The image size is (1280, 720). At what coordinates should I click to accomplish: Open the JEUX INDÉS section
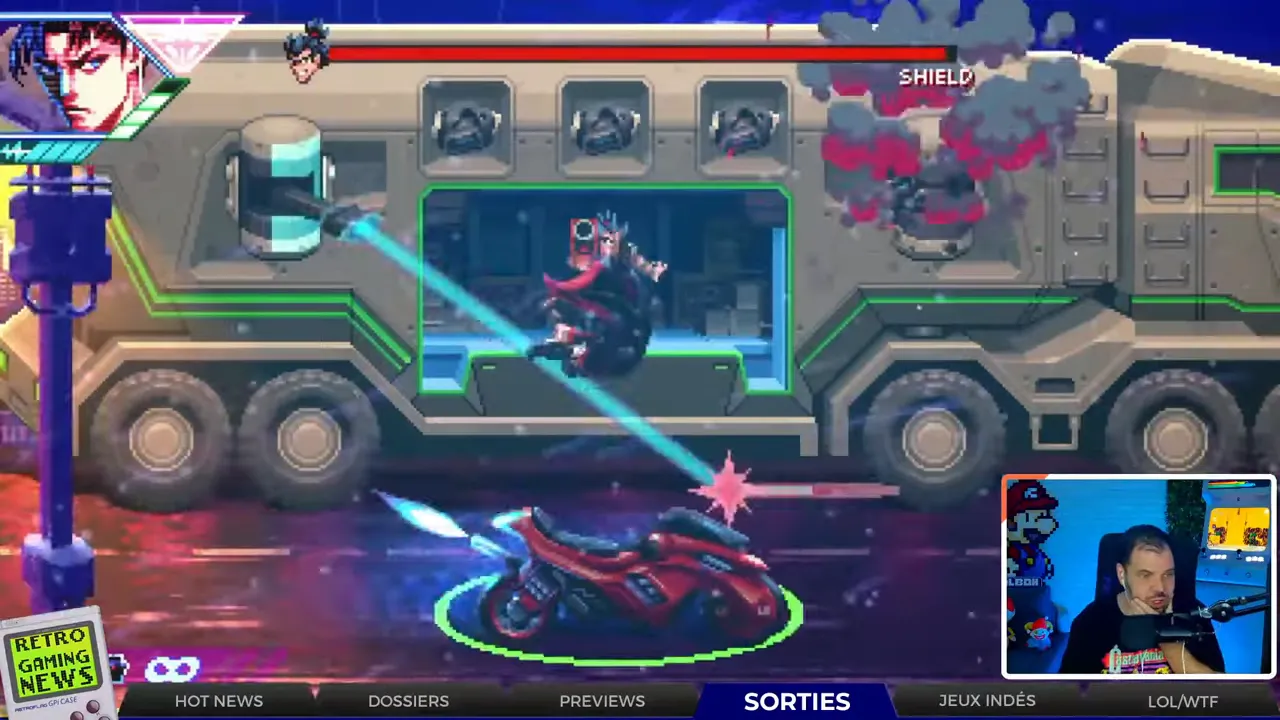click(x=987, y=700)
